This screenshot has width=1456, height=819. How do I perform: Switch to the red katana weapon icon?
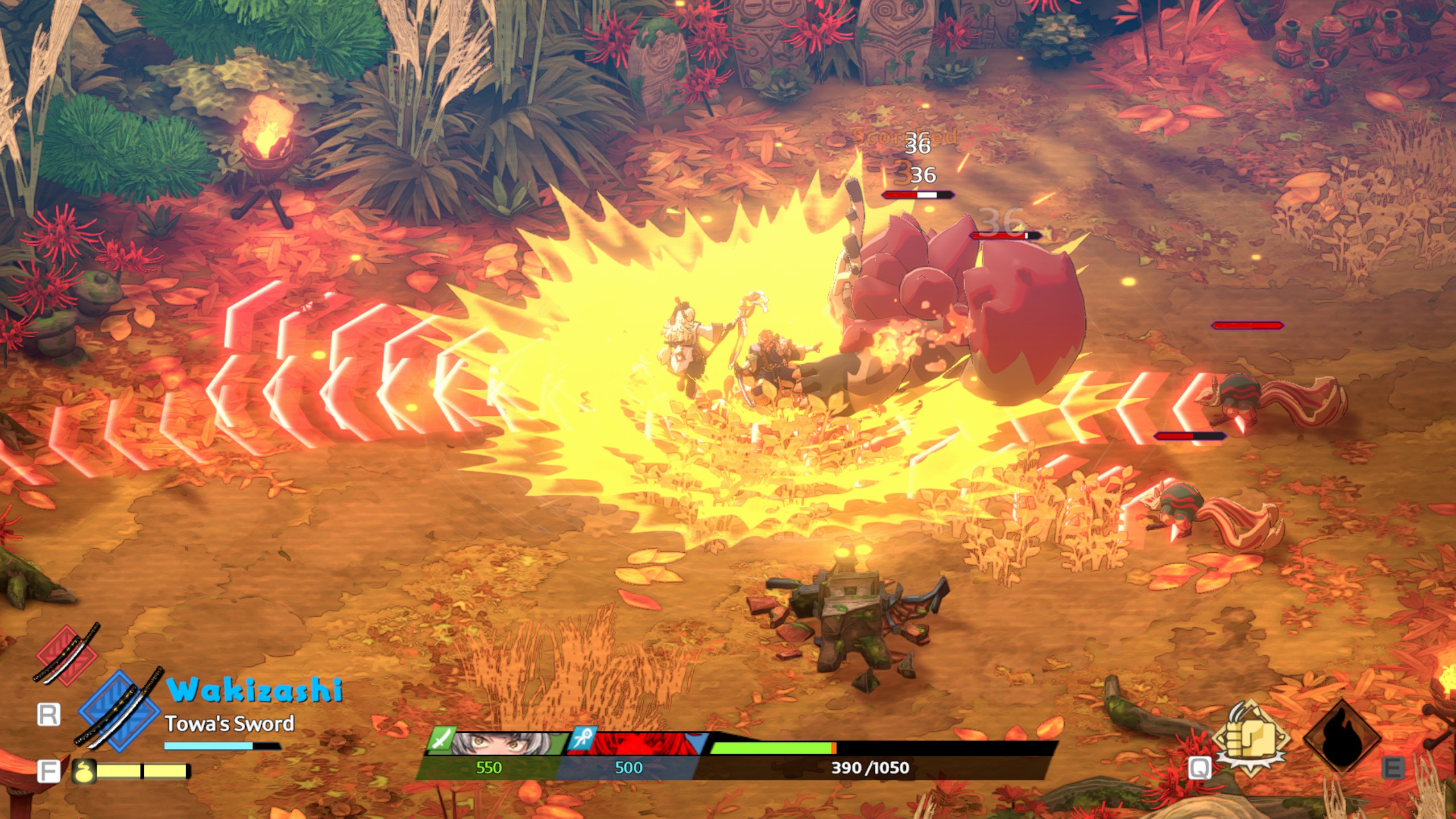67,654
